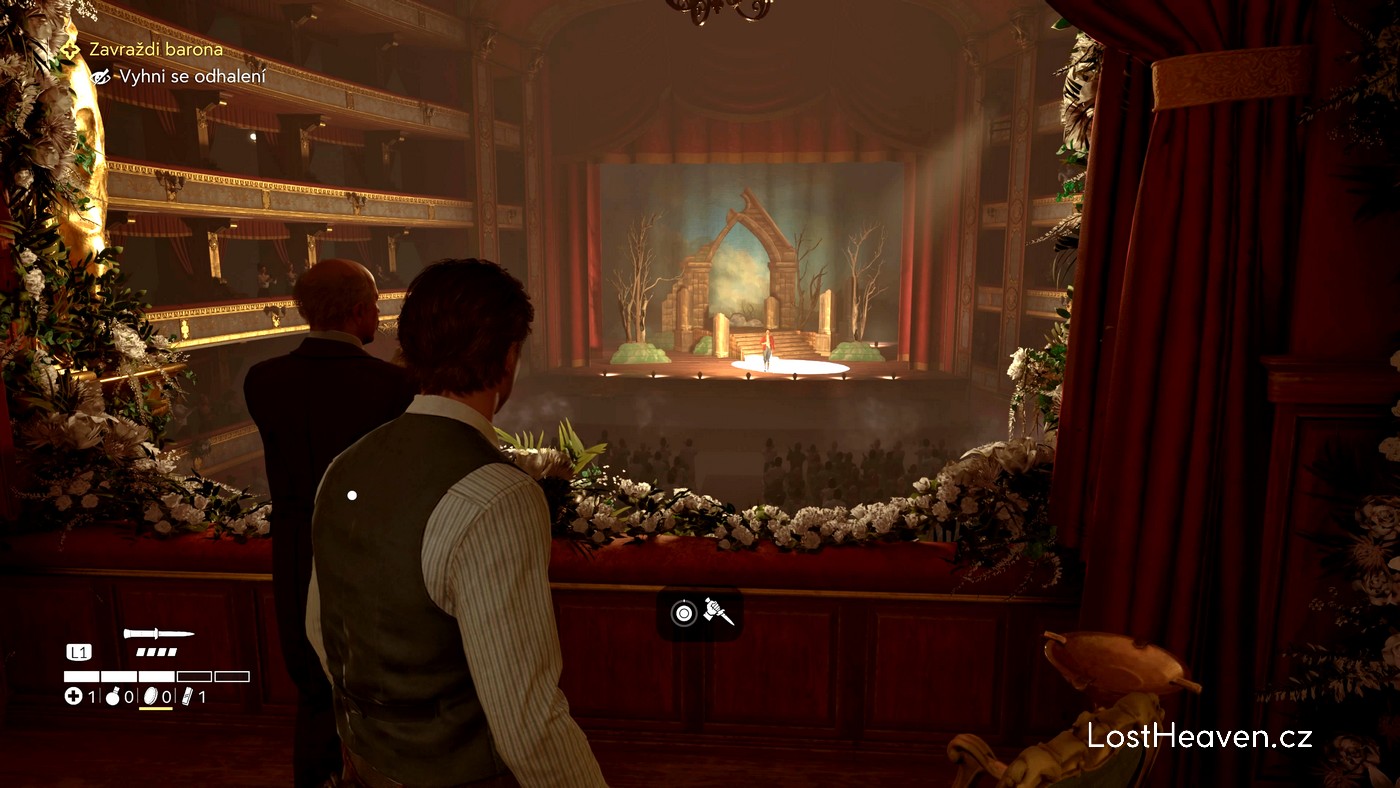Click the LostHeaven.cz watermark
Viewport: 1400px width, 788px height.
[1199, 737]
